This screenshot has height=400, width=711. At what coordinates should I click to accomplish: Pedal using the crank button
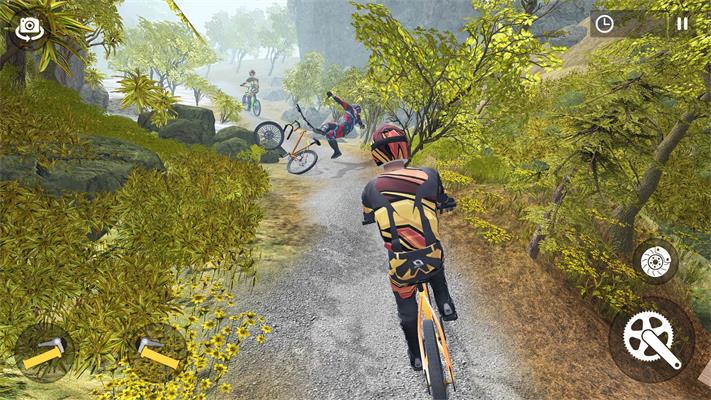click(x=651, y=338)
